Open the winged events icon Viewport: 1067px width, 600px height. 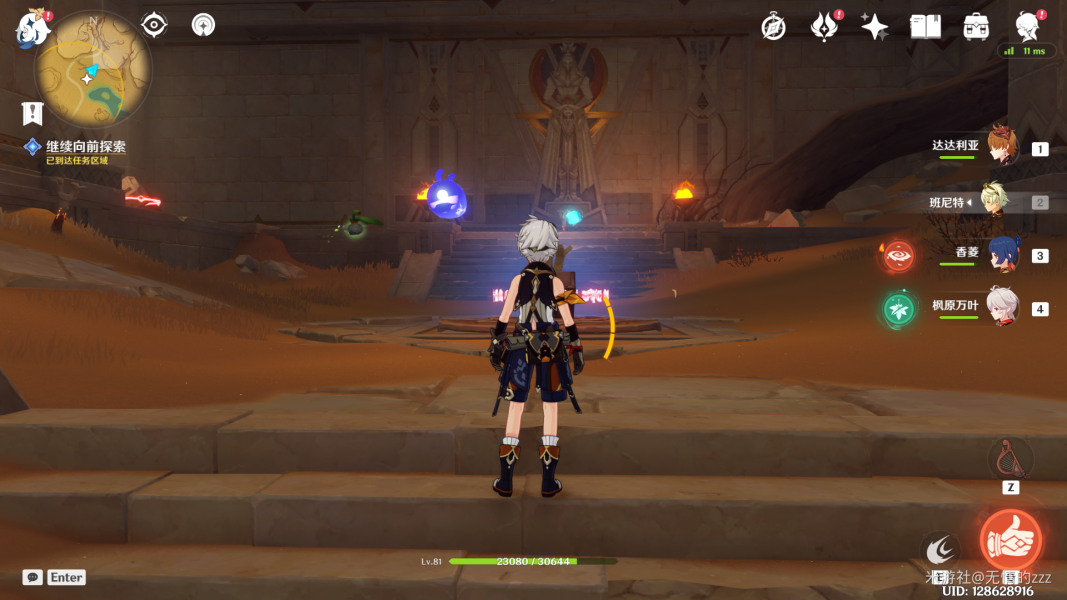point(824,27)
